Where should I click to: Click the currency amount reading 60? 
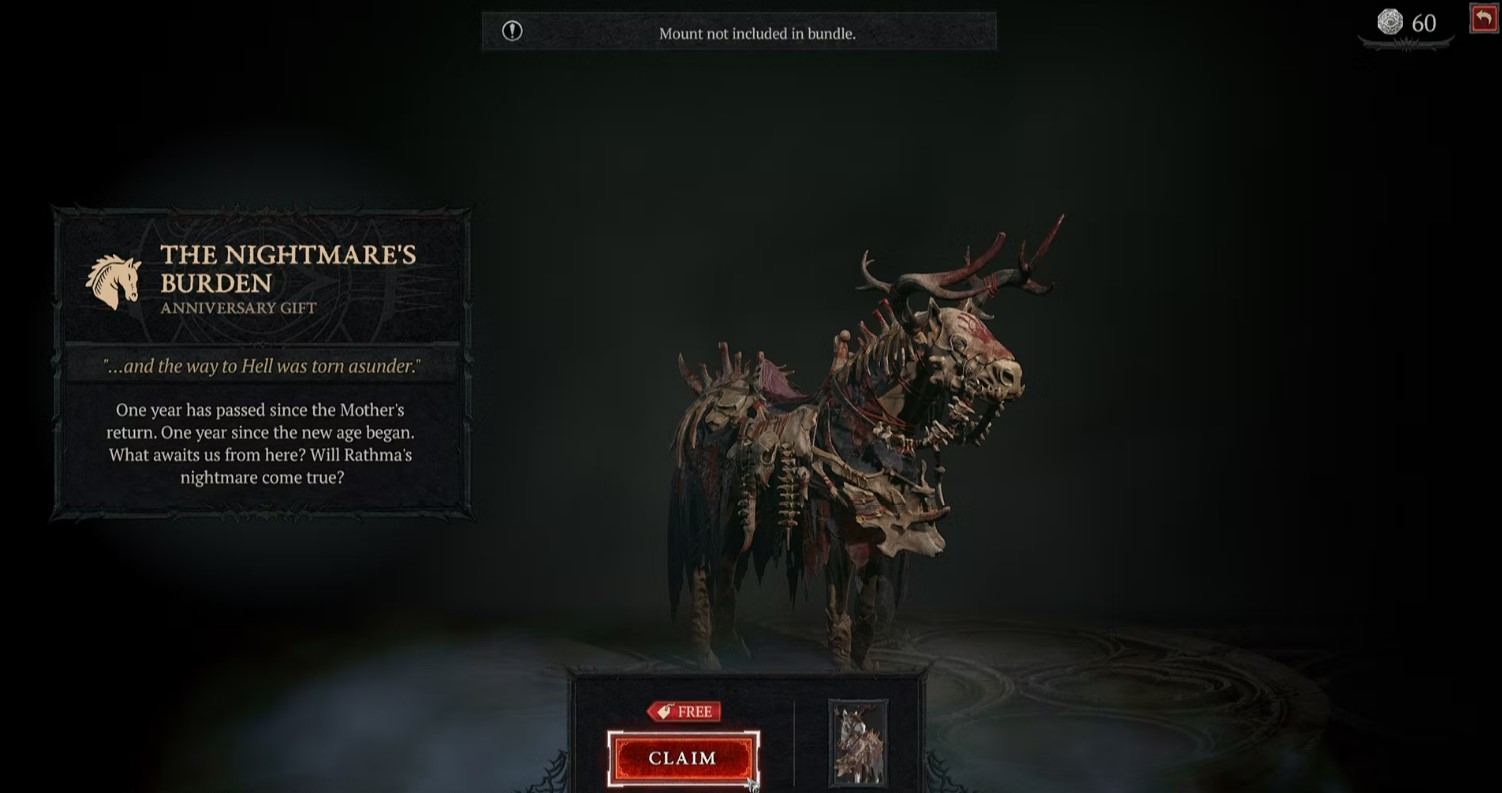pyautogui.click(x=1424, y=22)
